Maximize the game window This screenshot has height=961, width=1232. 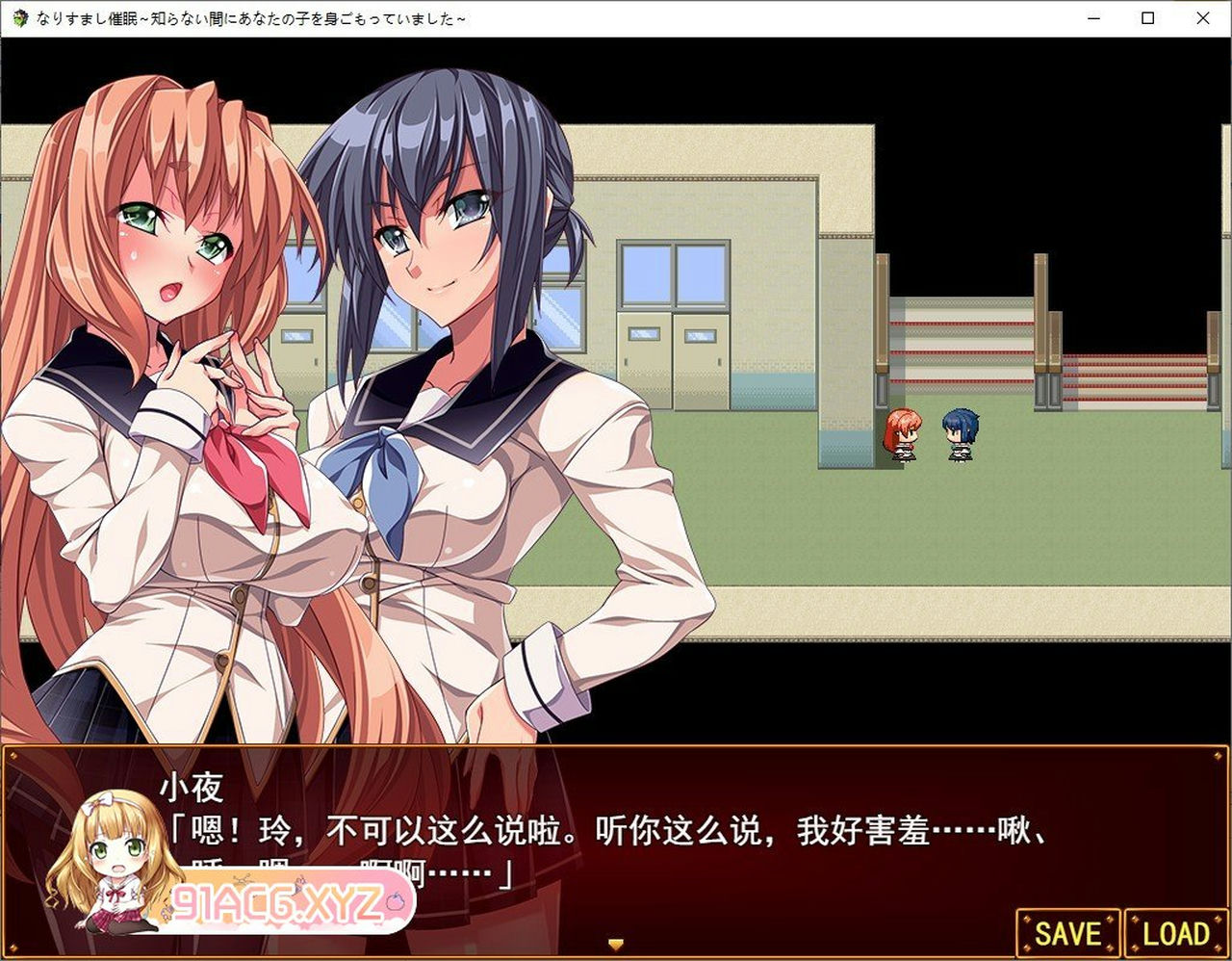pyautogui.click(x=1148, y=18)
